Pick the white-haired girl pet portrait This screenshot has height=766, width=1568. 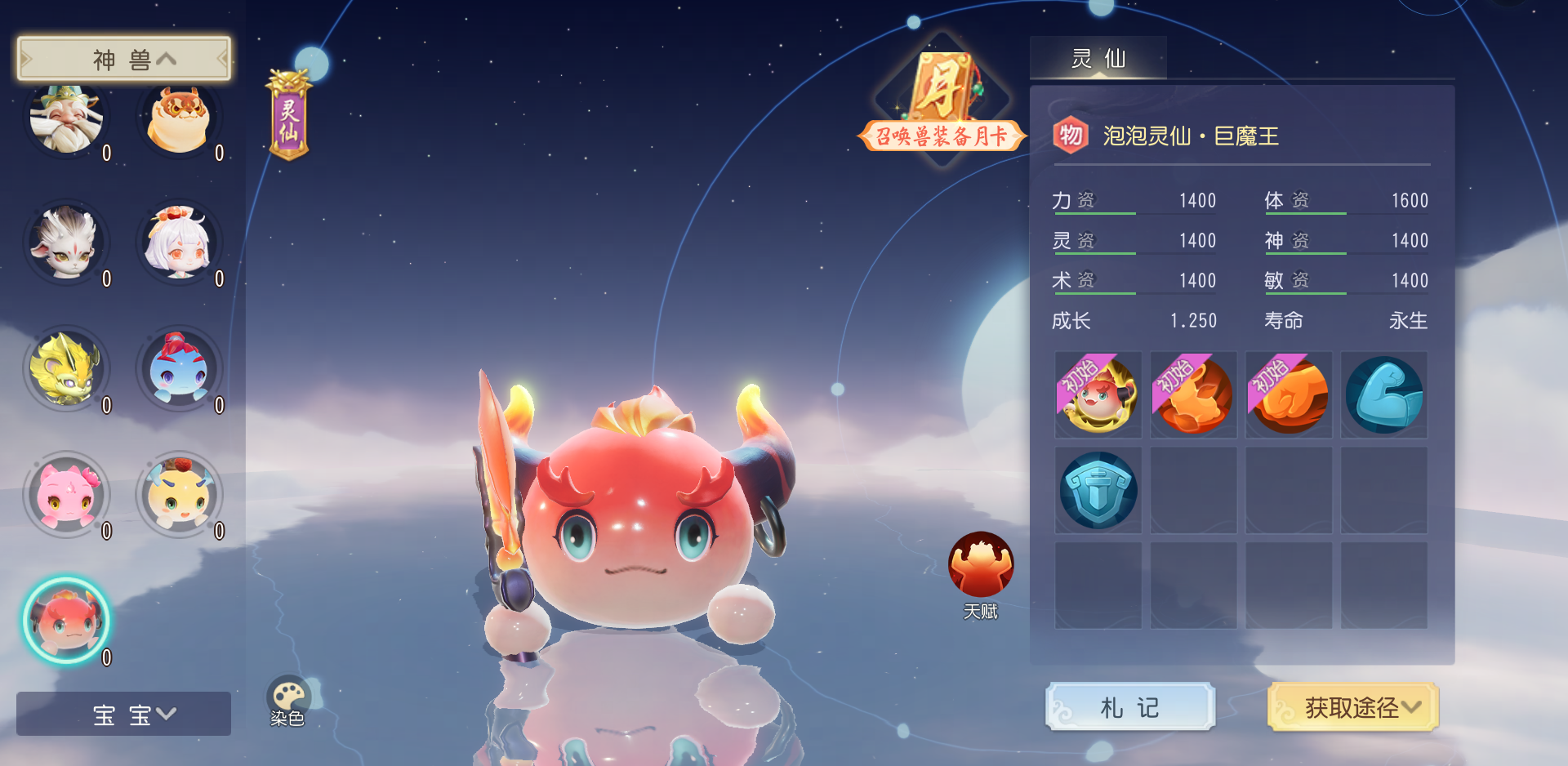(x=178, y=243)
